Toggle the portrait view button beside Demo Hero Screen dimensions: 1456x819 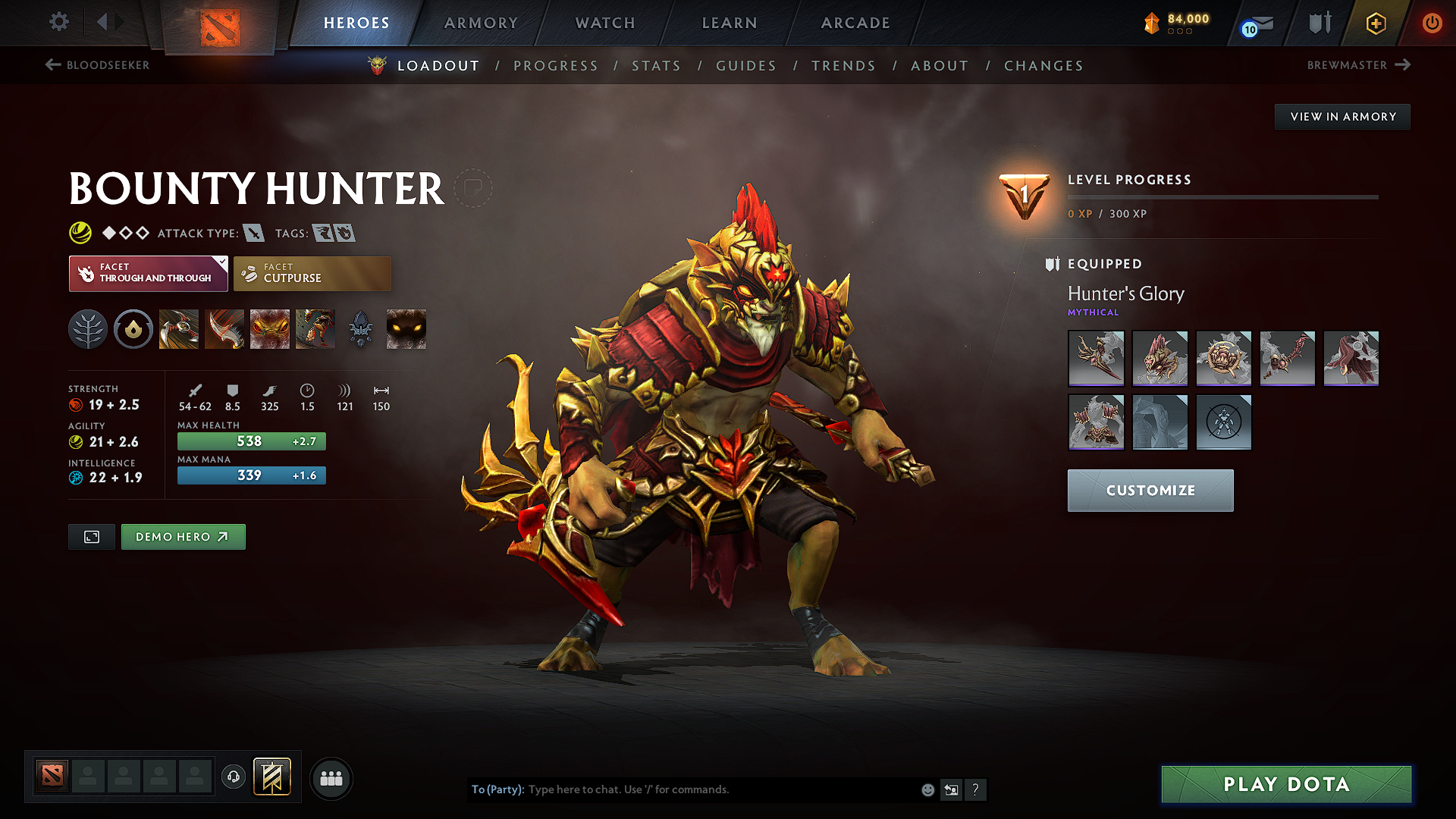click(x=91, y=536)
